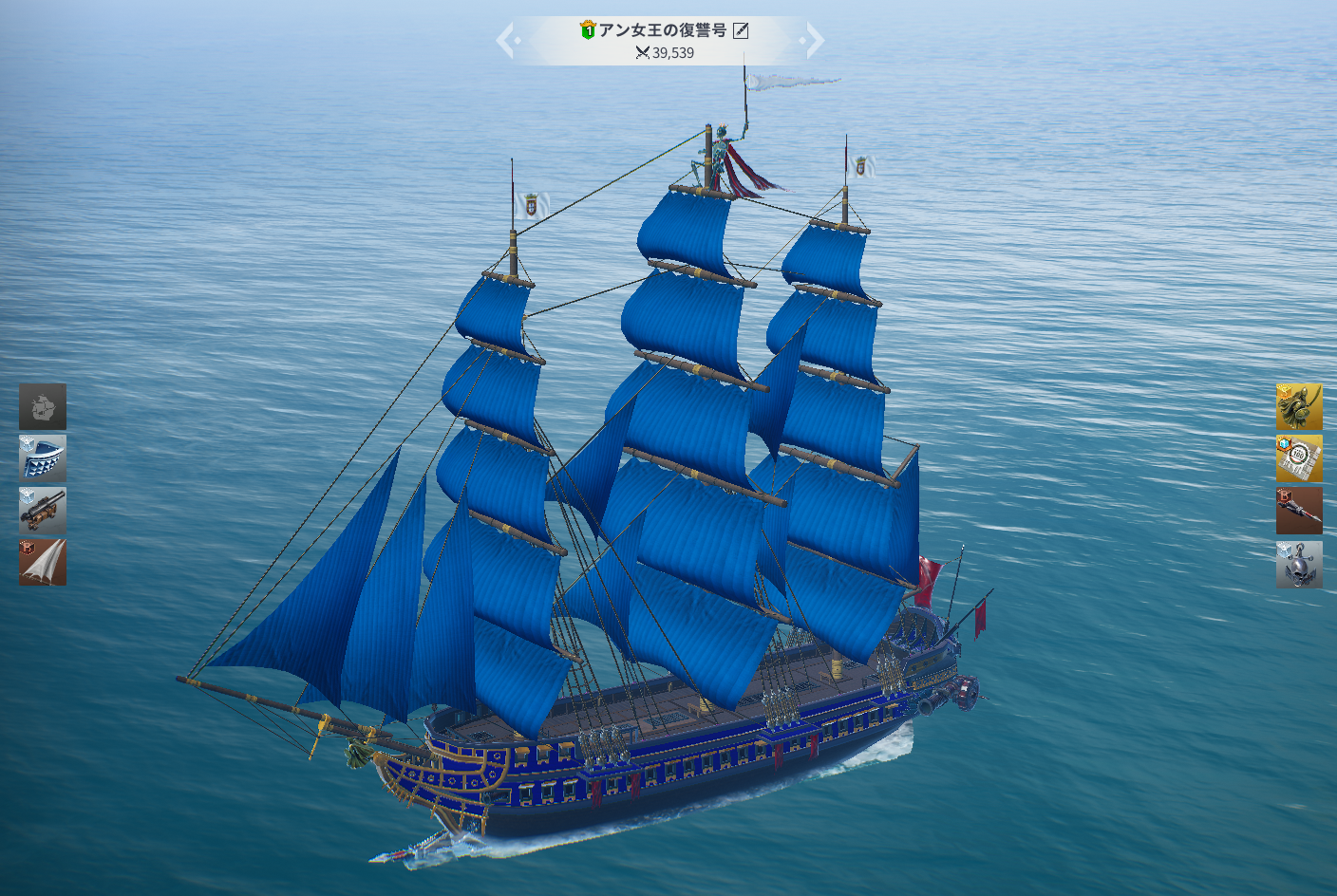The image size is (1337, 896).
Task: Open the golden warrior figurehead slot
Action: (1299, 407)
